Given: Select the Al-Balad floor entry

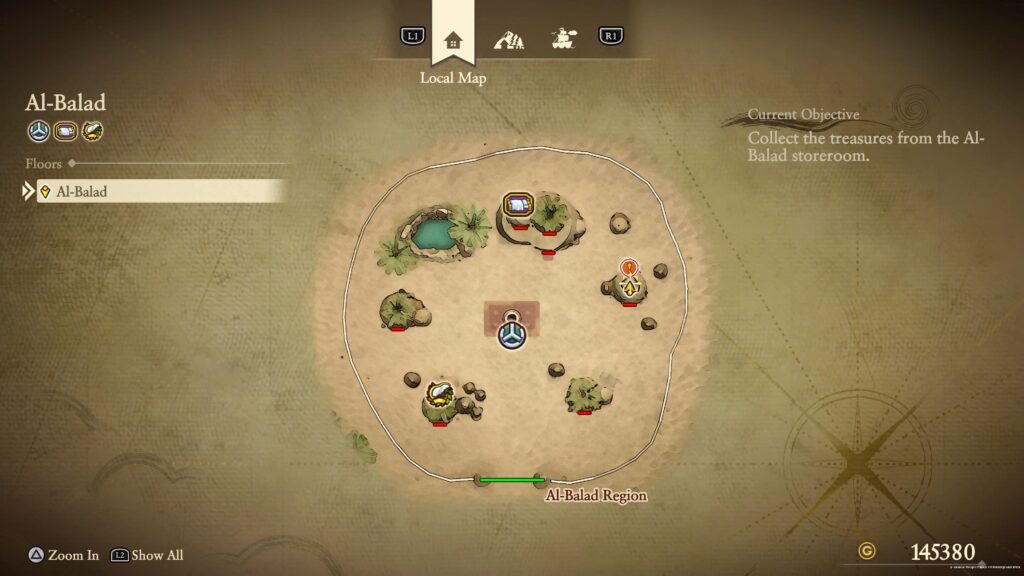Looking at the screenshot, I should 160,191.
